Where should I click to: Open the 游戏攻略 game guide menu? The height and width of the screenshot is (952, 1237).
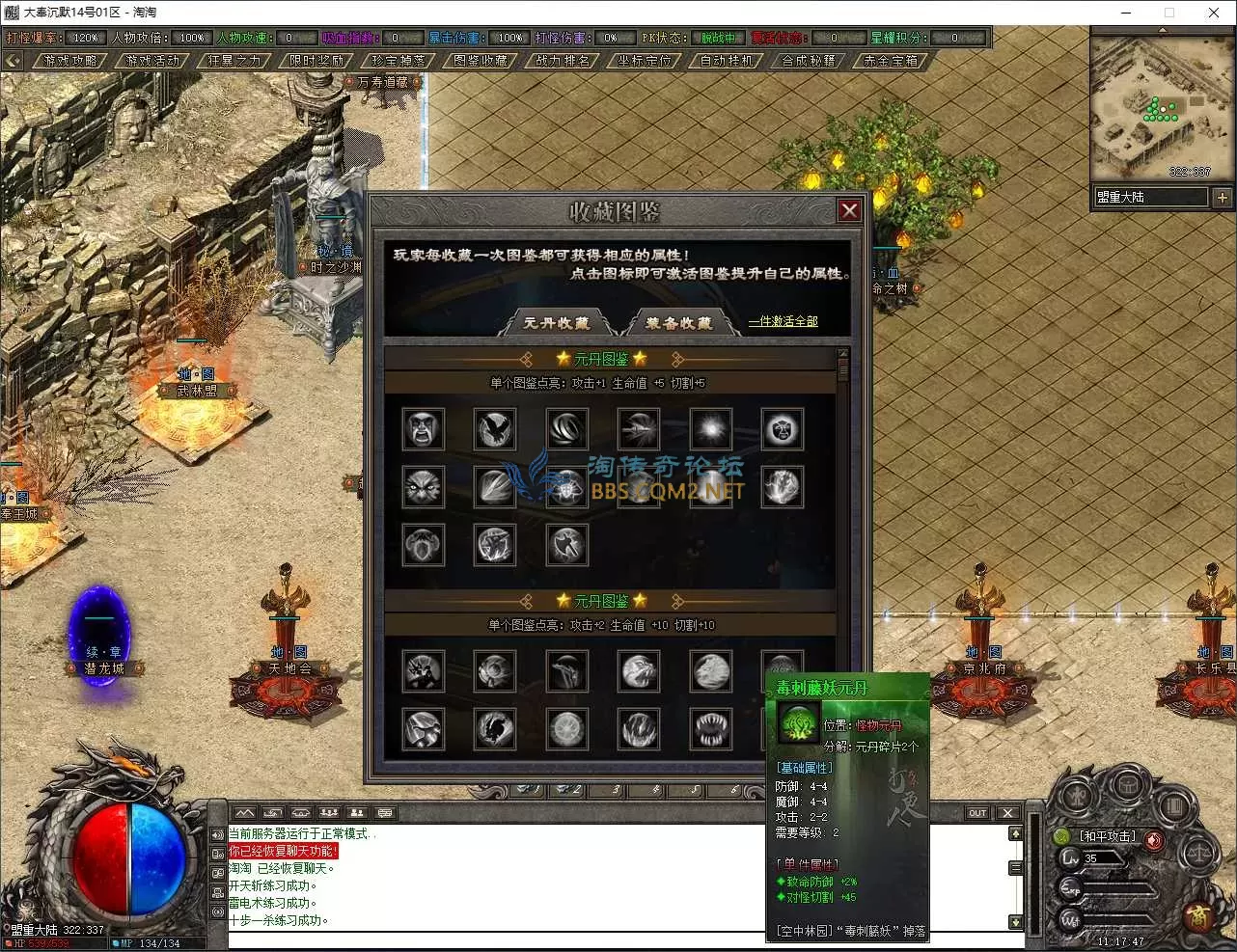click(x=70, y=60)
